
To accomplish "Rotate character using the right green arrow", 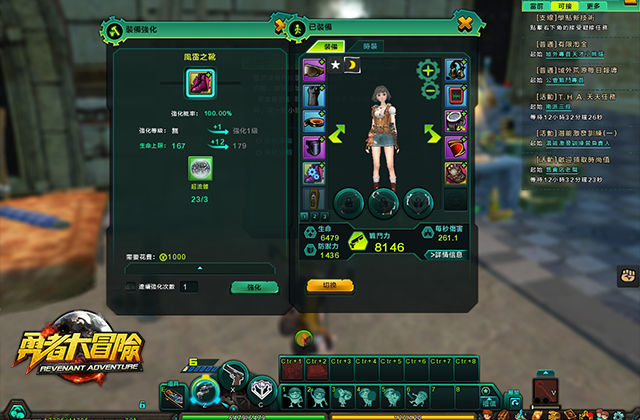I will pos(430,134).
